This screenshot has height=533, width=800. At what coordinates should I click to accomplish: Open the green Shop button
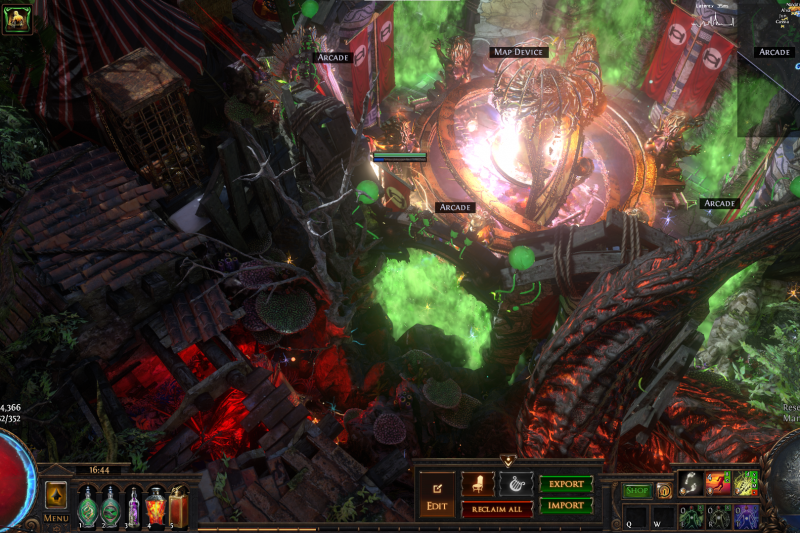pyautogui.click(x=637, y=491)
